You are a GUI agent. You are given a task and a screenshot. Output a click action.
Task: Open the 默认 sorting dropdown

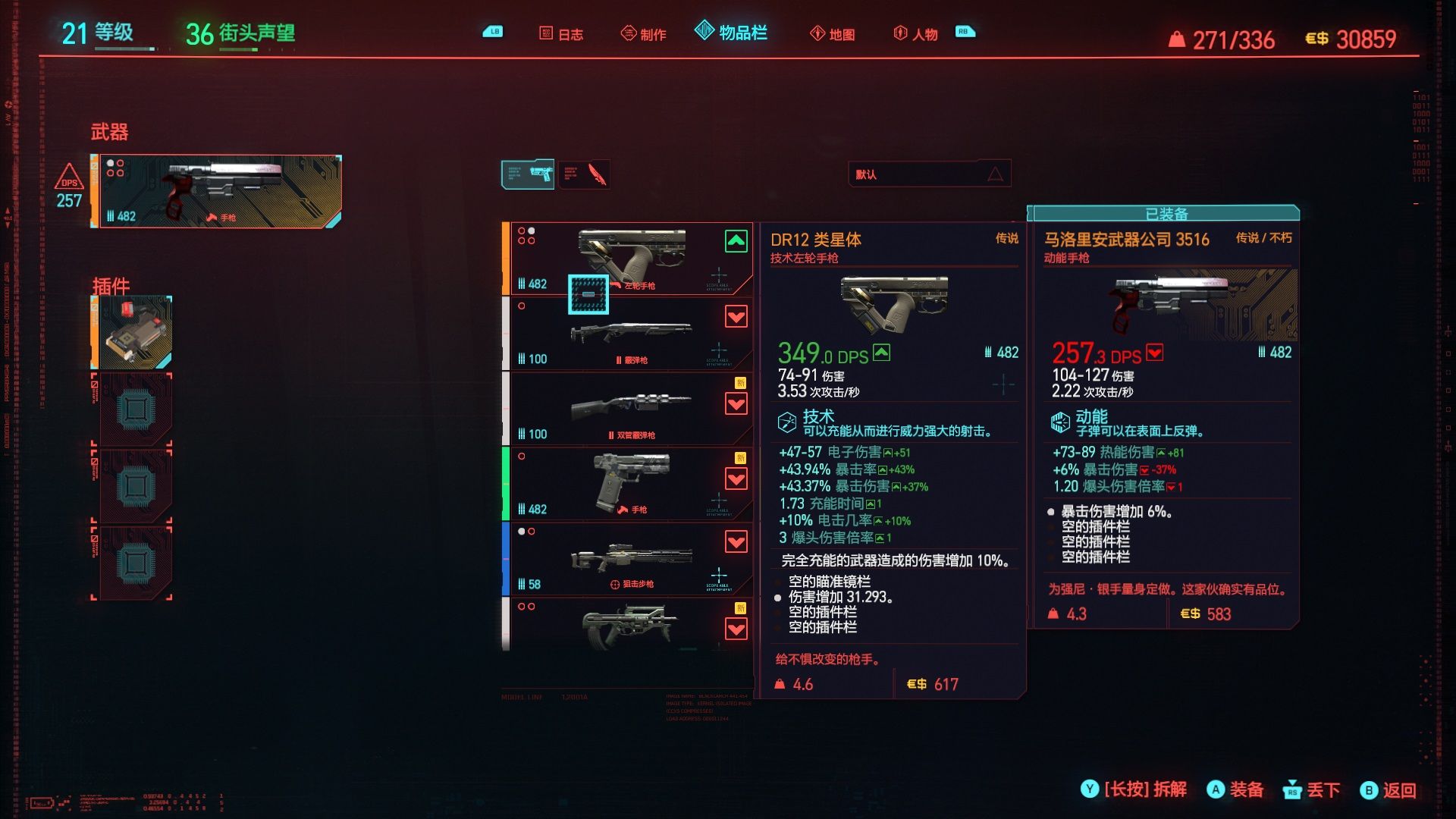pyautogui.click(x=929, y=174)
